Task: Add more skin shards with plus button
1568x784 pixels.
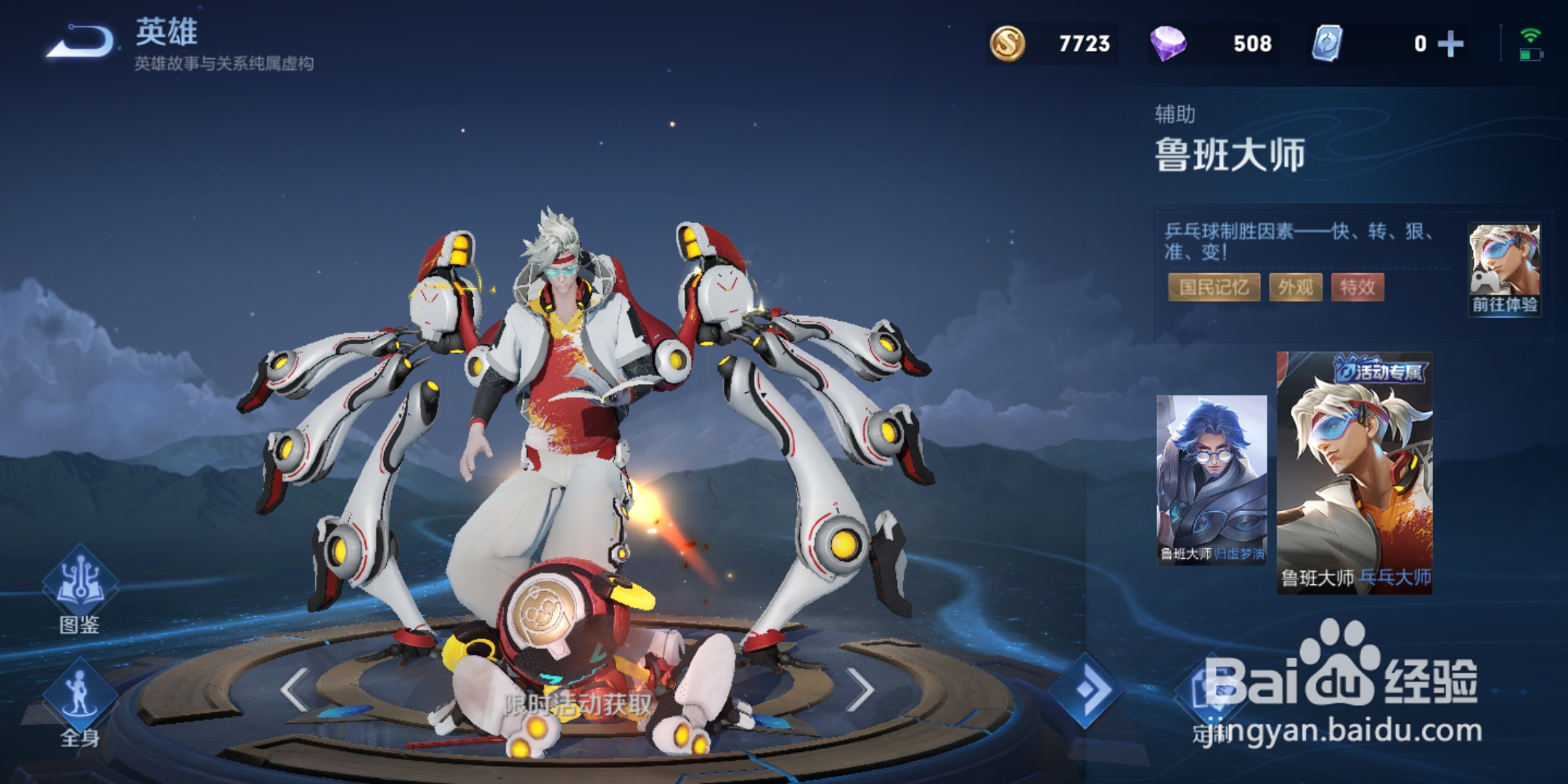Action: point(1450,44)
